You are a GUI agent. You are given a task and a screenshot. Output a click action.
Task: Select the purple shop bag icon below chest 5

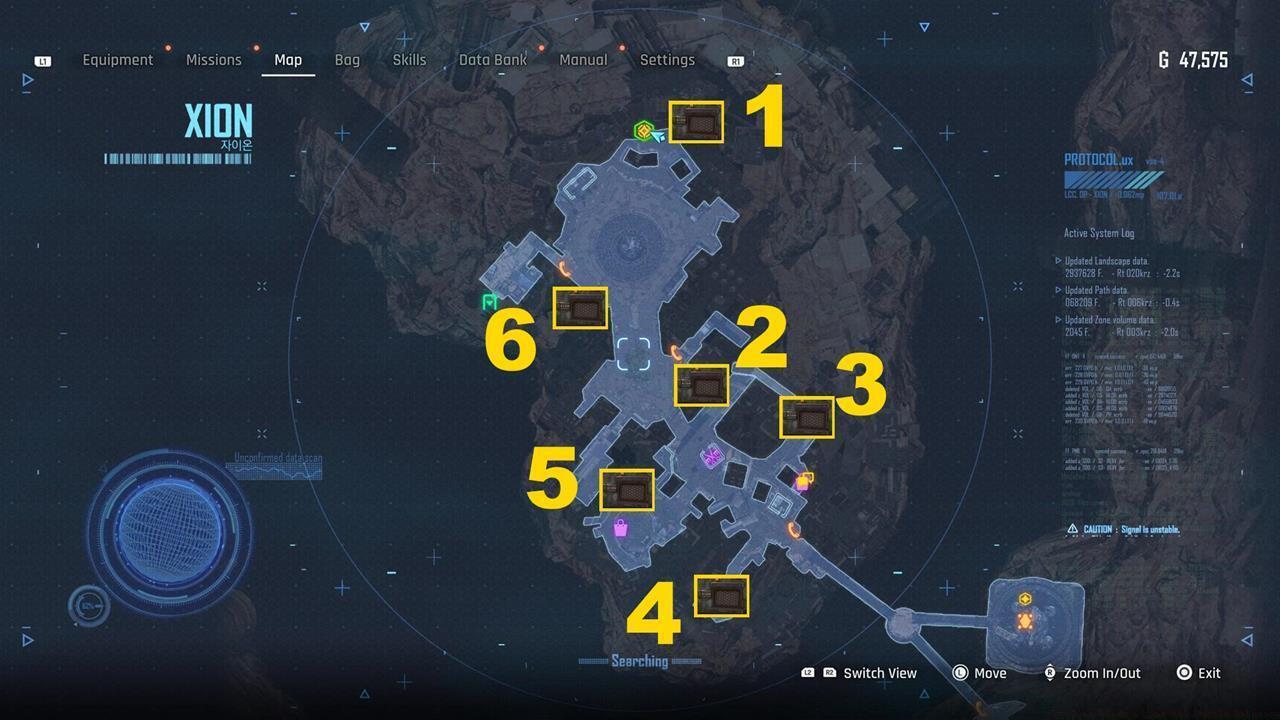point(620,527)
